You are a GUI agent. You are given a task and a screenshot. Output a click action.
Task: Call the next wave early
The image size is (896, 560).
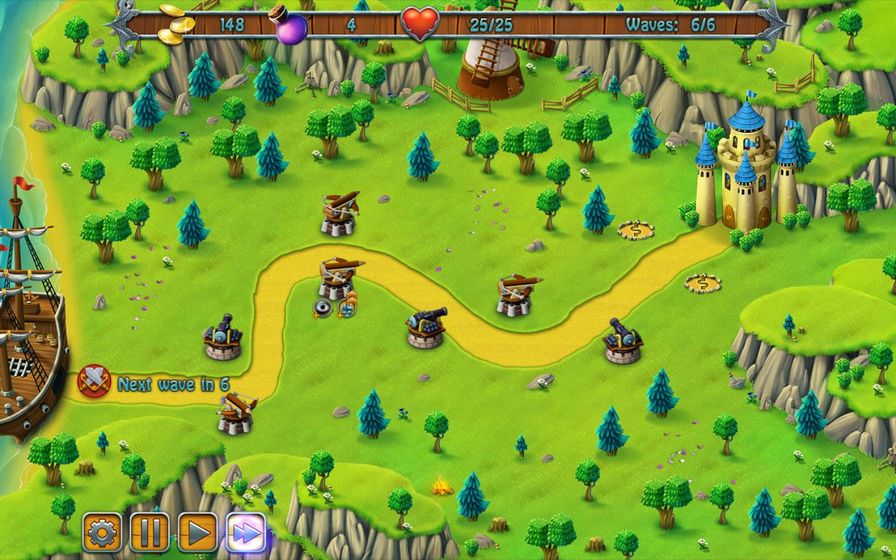93,381
